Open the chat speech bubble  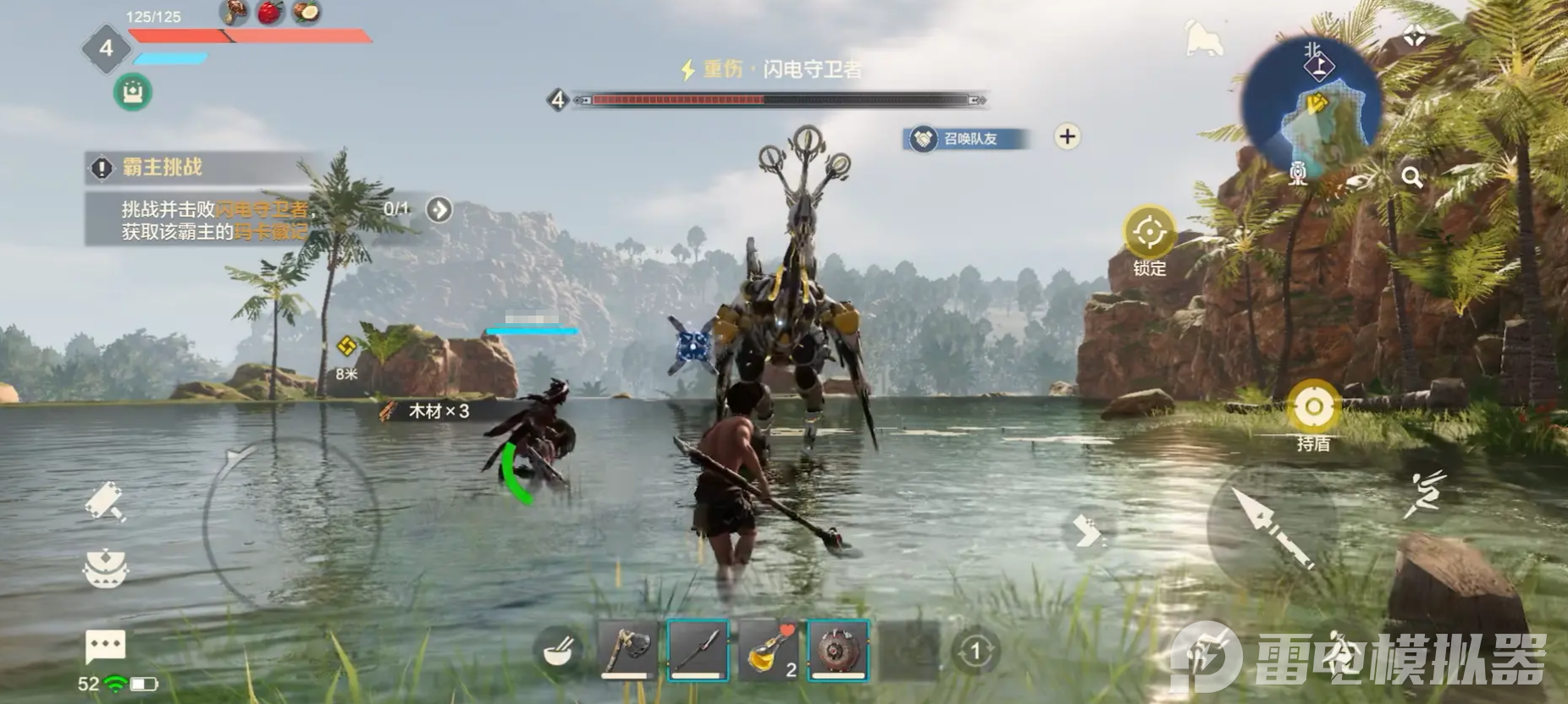pos(106,647)
